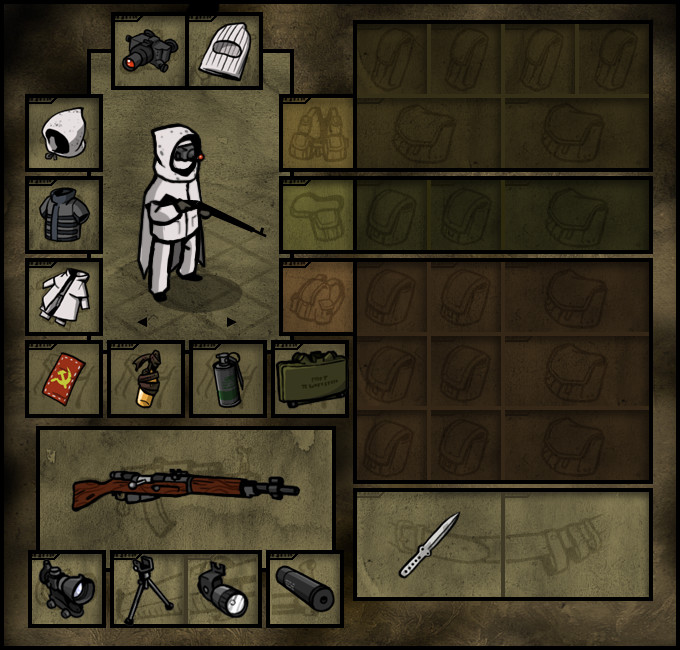
Task: Rotate character with the right arrow
Action: coord(232,322)
